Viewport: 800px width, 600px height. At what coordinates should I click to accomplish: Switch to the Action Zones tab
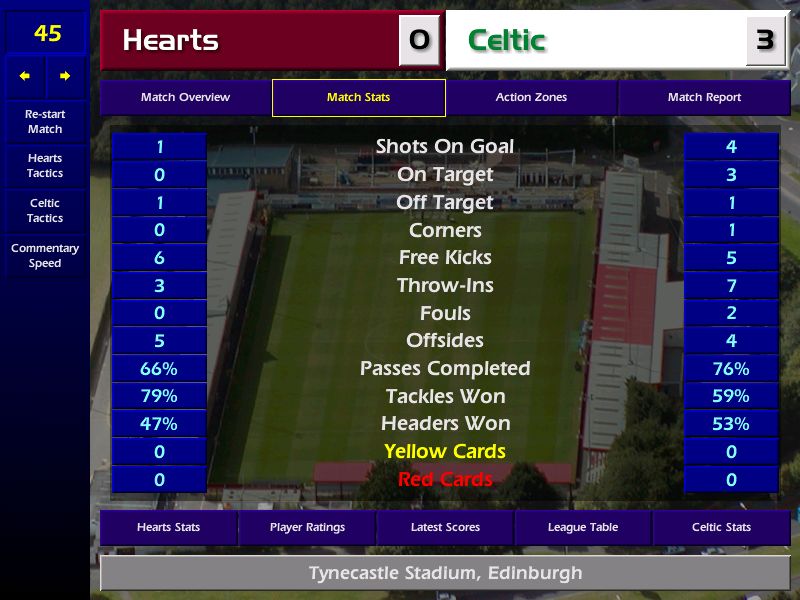point(531,98)
